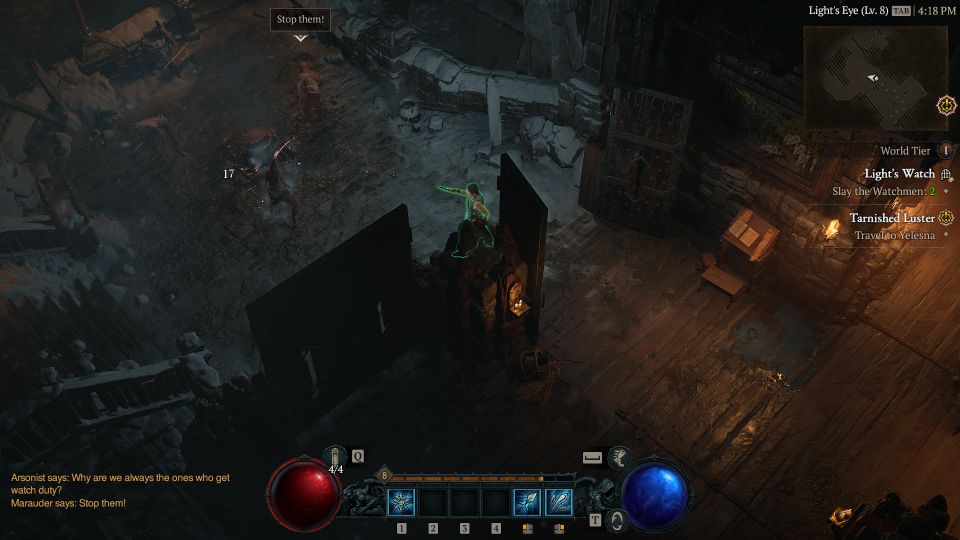Open the Light's Eye minimap
Image resolution: width=960 pixels, height=540 pixels.
tap(875, 77)
